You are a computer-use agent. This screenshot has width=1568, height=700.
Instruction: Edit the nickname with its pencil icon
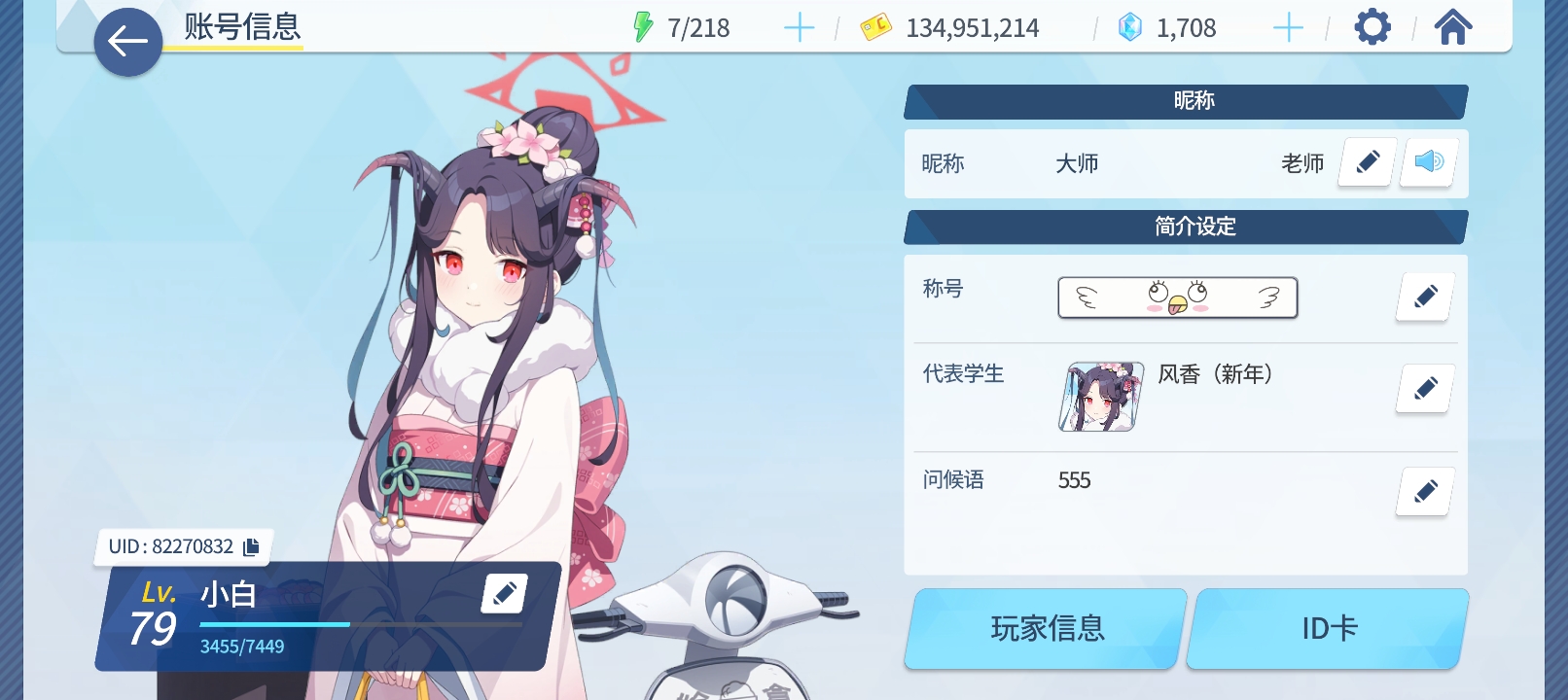[x=1367, y=162]
